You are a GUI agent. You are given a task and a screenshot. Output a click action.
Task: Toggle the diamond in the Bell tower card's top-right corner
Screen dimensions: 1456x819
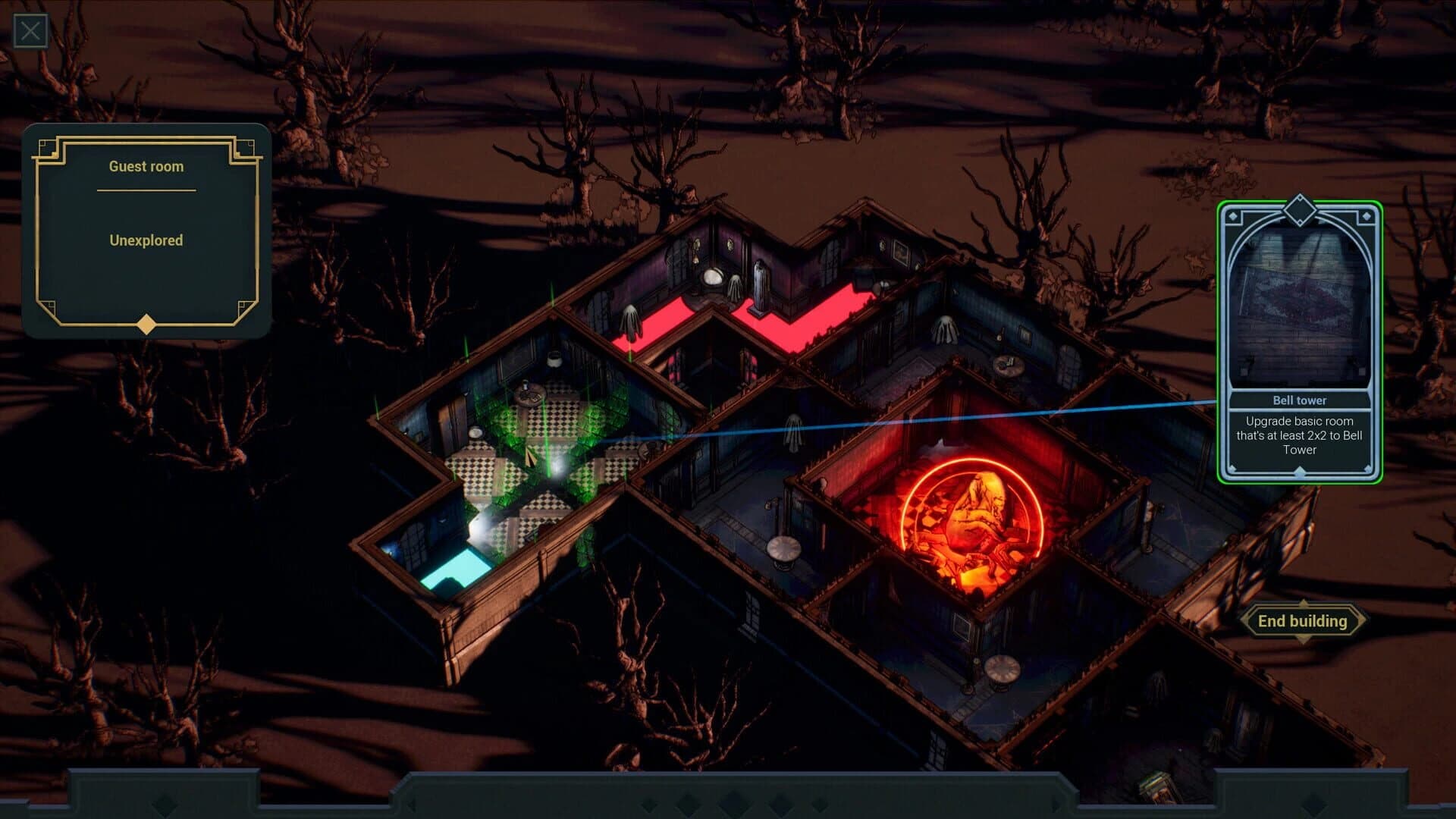pyautogui.click(x=1367, y=217)
